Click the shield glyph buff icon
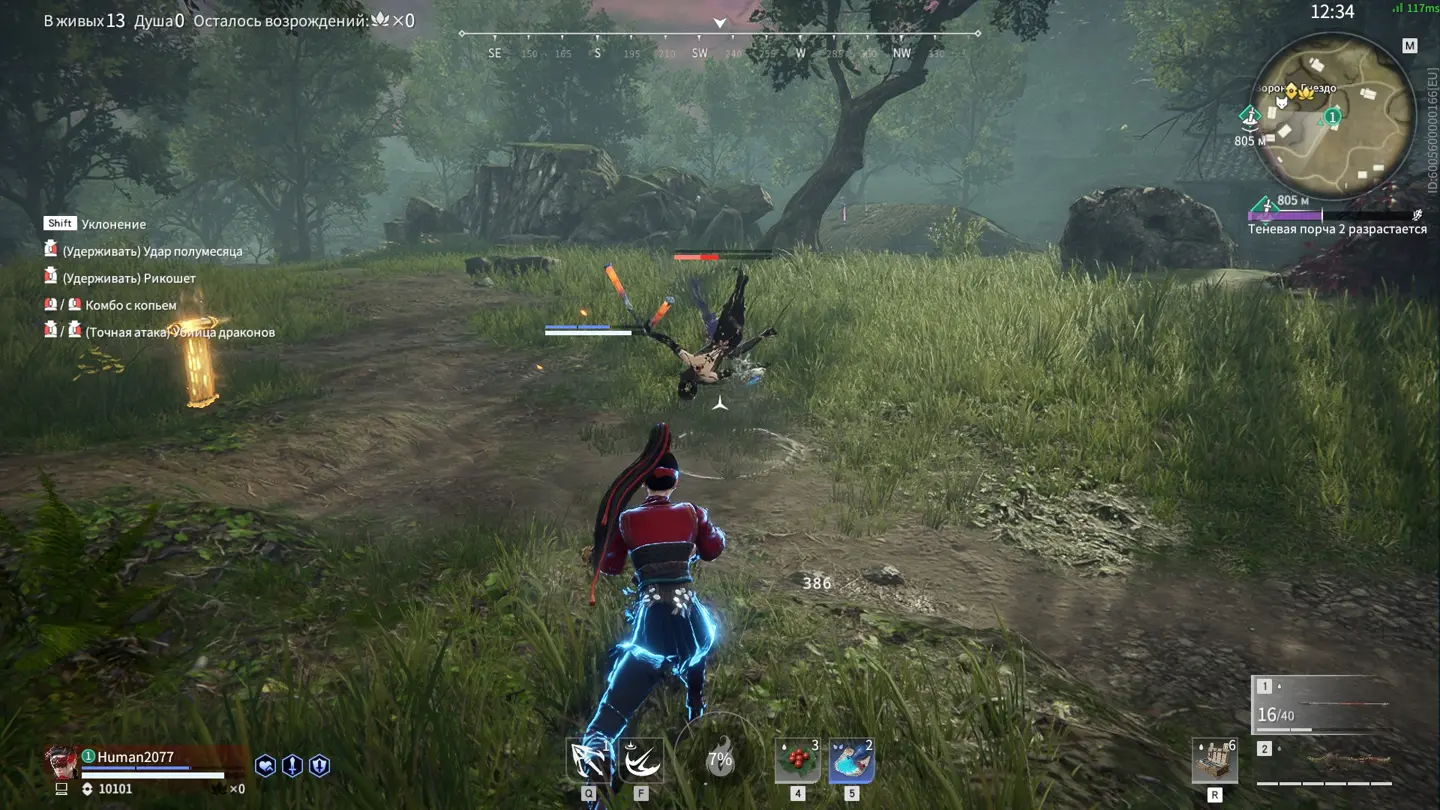Image resolution: width=1440 pixels, height=810 pixels. click(x=319, y=766)
